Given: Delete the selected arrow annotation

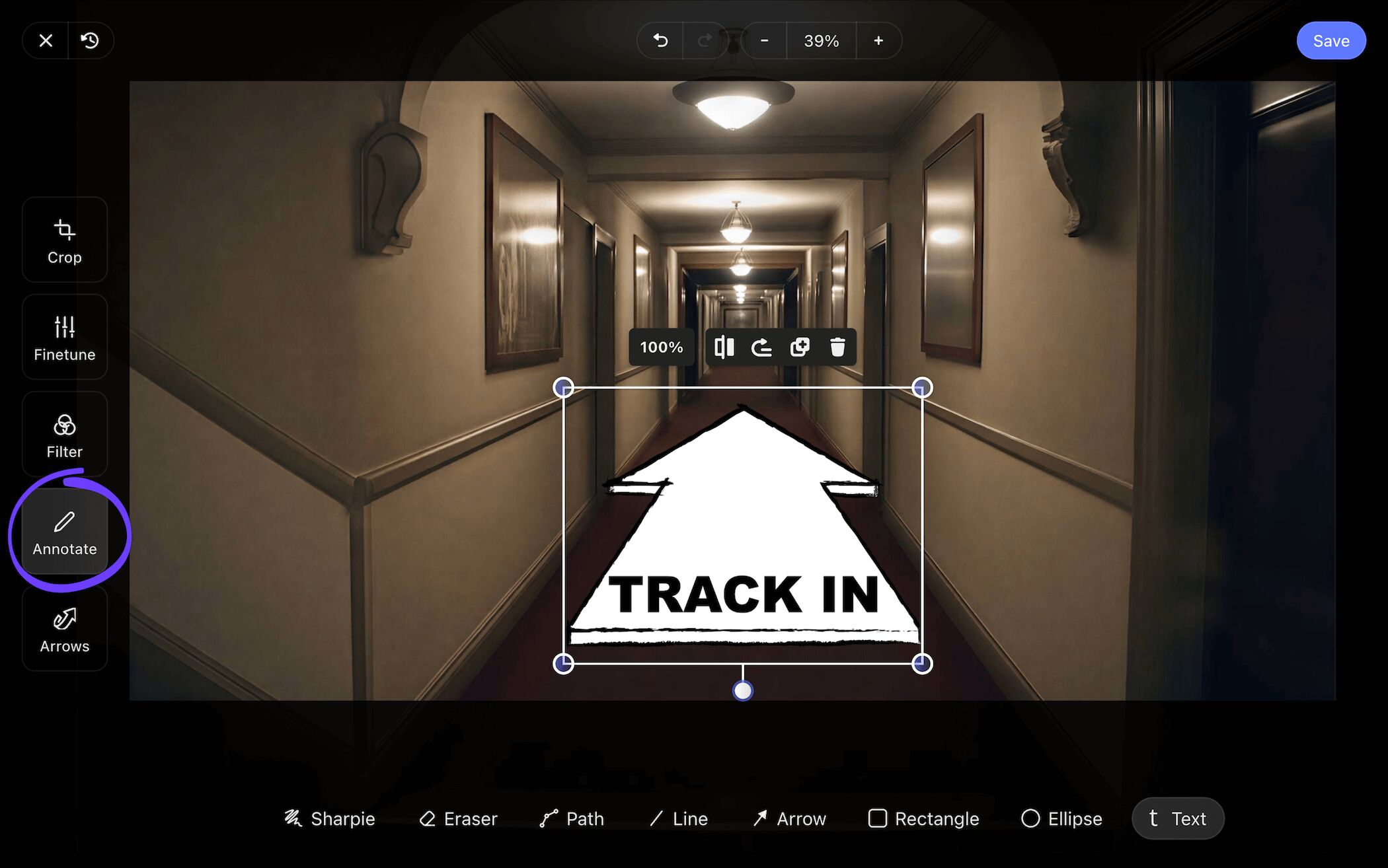Looking at the screenshot, I should coord(838,347).
